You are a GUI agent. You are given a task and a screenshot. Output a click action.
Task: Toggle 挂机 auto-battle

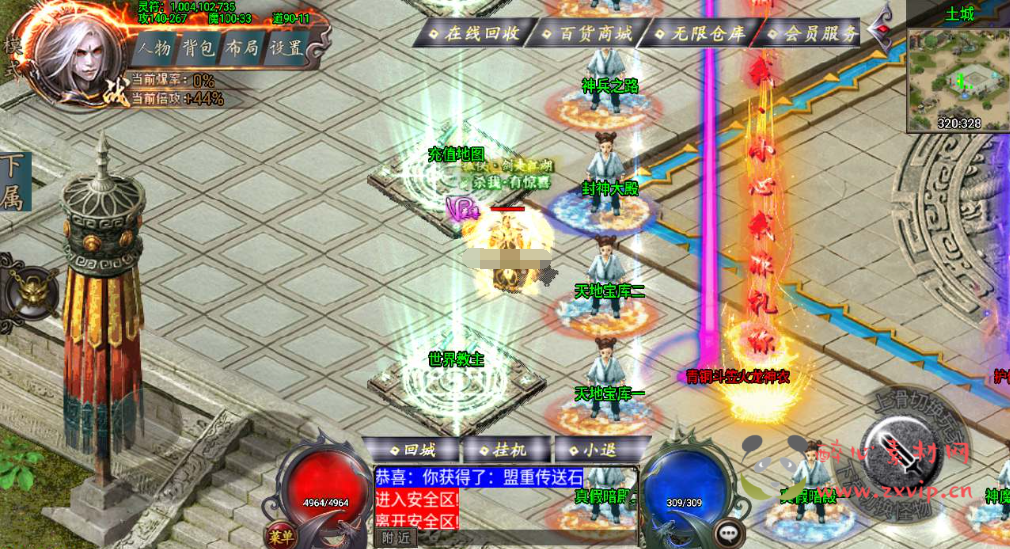point(509,450)
